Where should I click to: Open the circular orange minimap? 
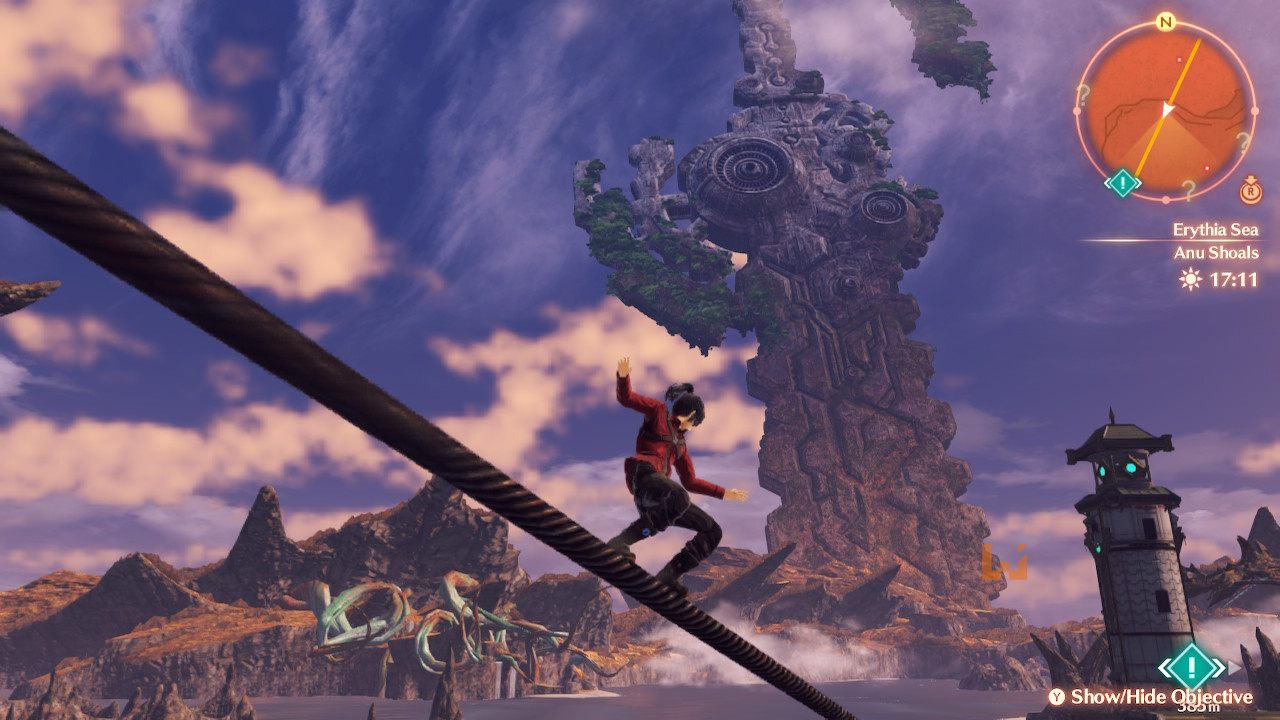click(x=1165, y=109)
